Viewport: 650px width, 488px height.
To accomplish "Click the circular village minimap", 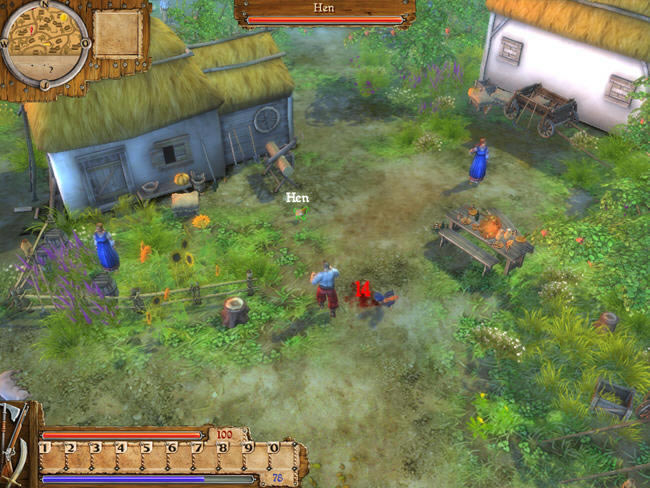I will click(46, 44).
